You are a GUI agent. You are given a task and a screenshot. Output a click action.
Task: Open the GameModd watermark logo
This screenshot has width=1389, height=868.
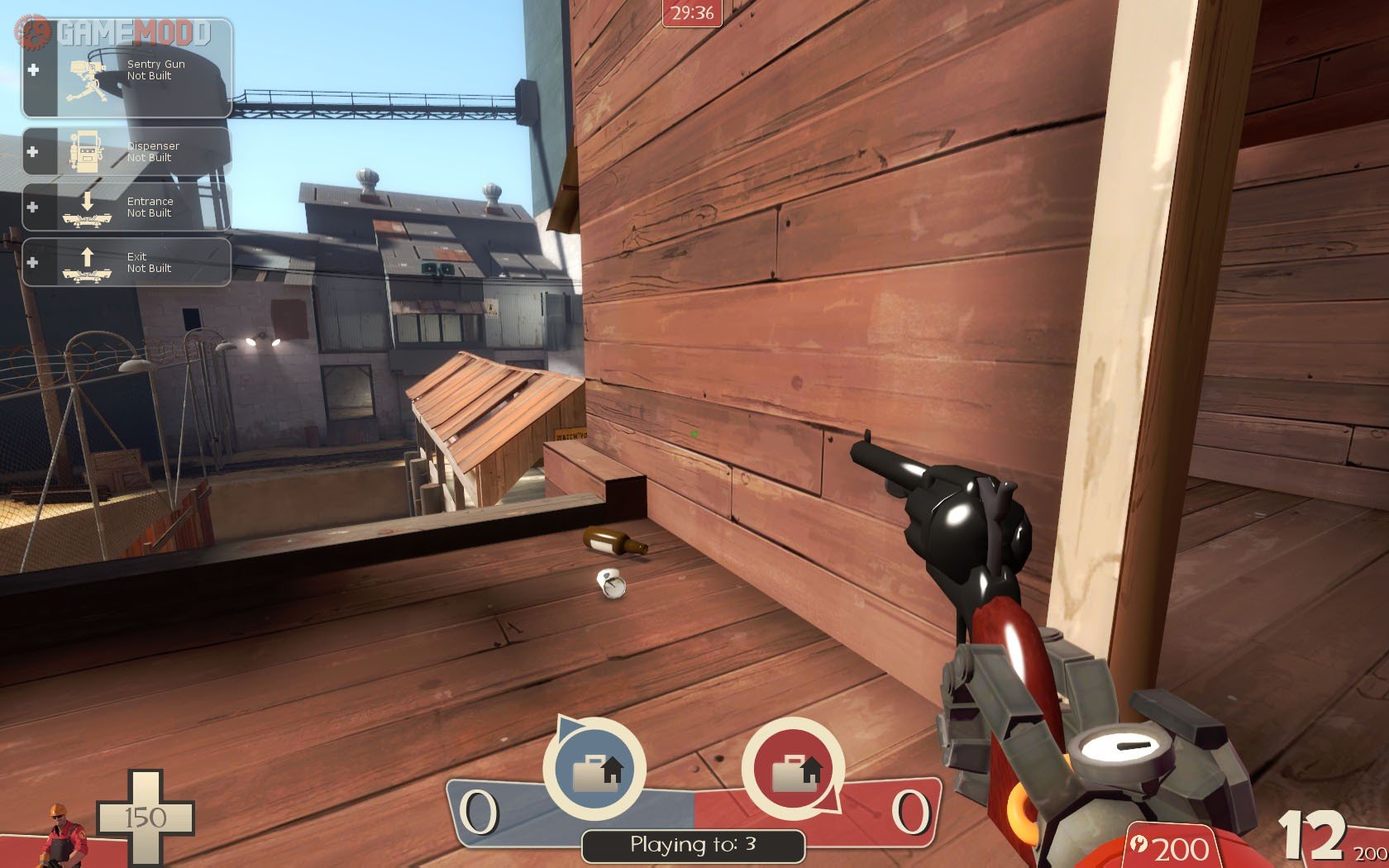pyautogui.click(x=116, y=32)
